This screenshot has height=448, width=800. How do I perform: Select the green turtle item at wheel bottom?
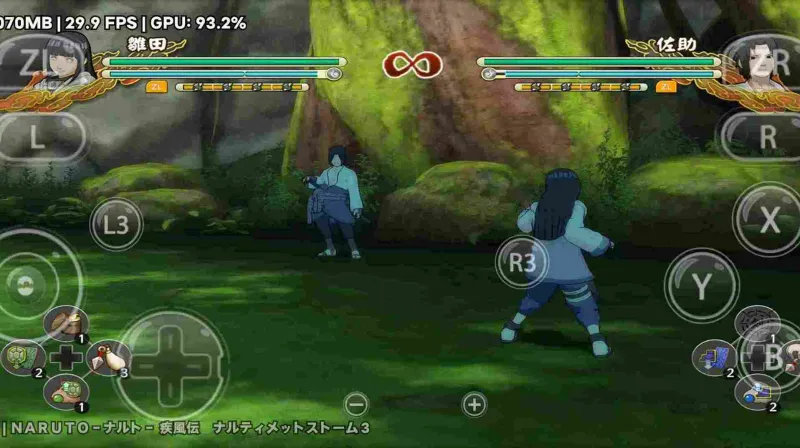(67, 391)
